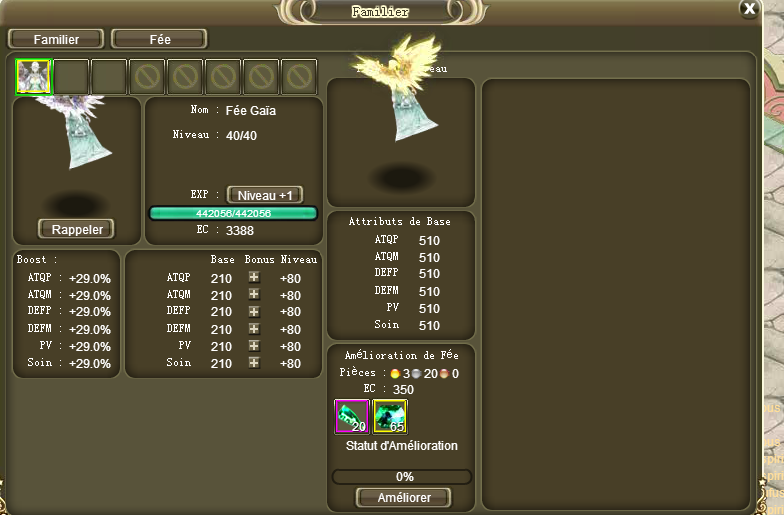Add bonus point to PV
Viewport: 784px width, 515px height.
[x=254, y=345]
